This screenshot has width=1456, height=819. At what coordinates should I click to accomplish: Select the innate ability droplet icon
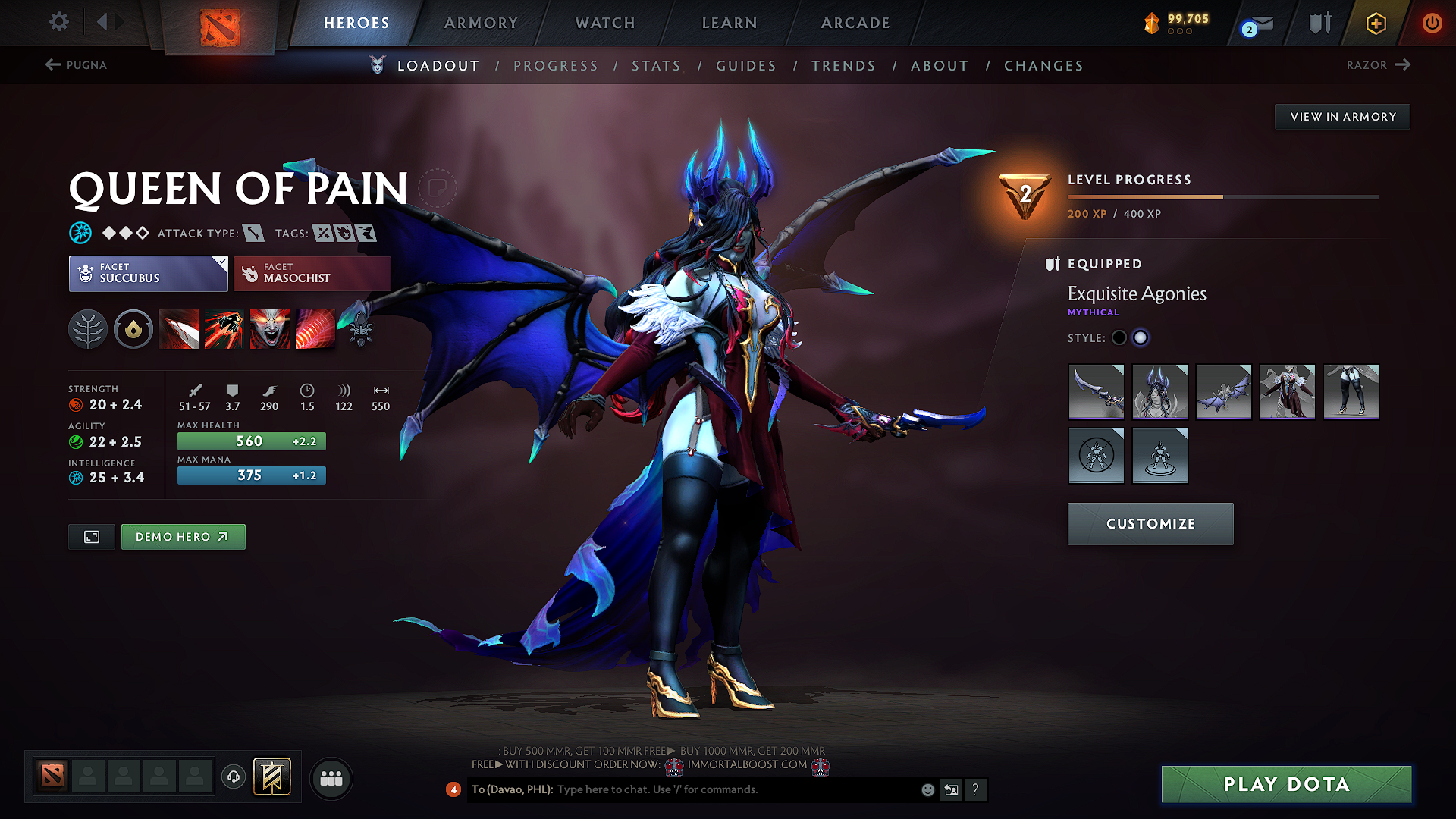pyautogui.click(x=133, y=329)
